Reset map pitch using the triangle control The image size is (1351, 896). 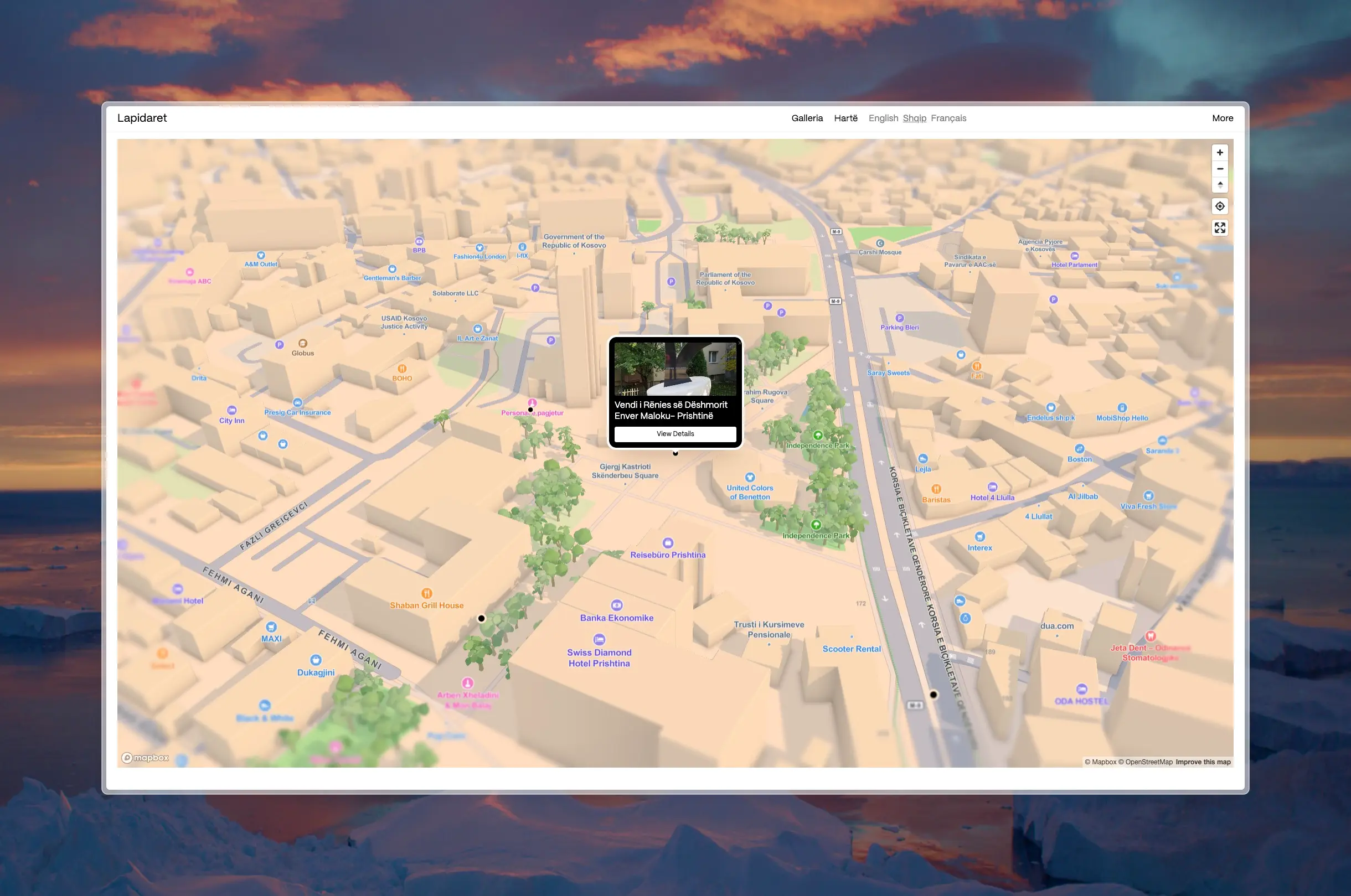coord(1220,185)
